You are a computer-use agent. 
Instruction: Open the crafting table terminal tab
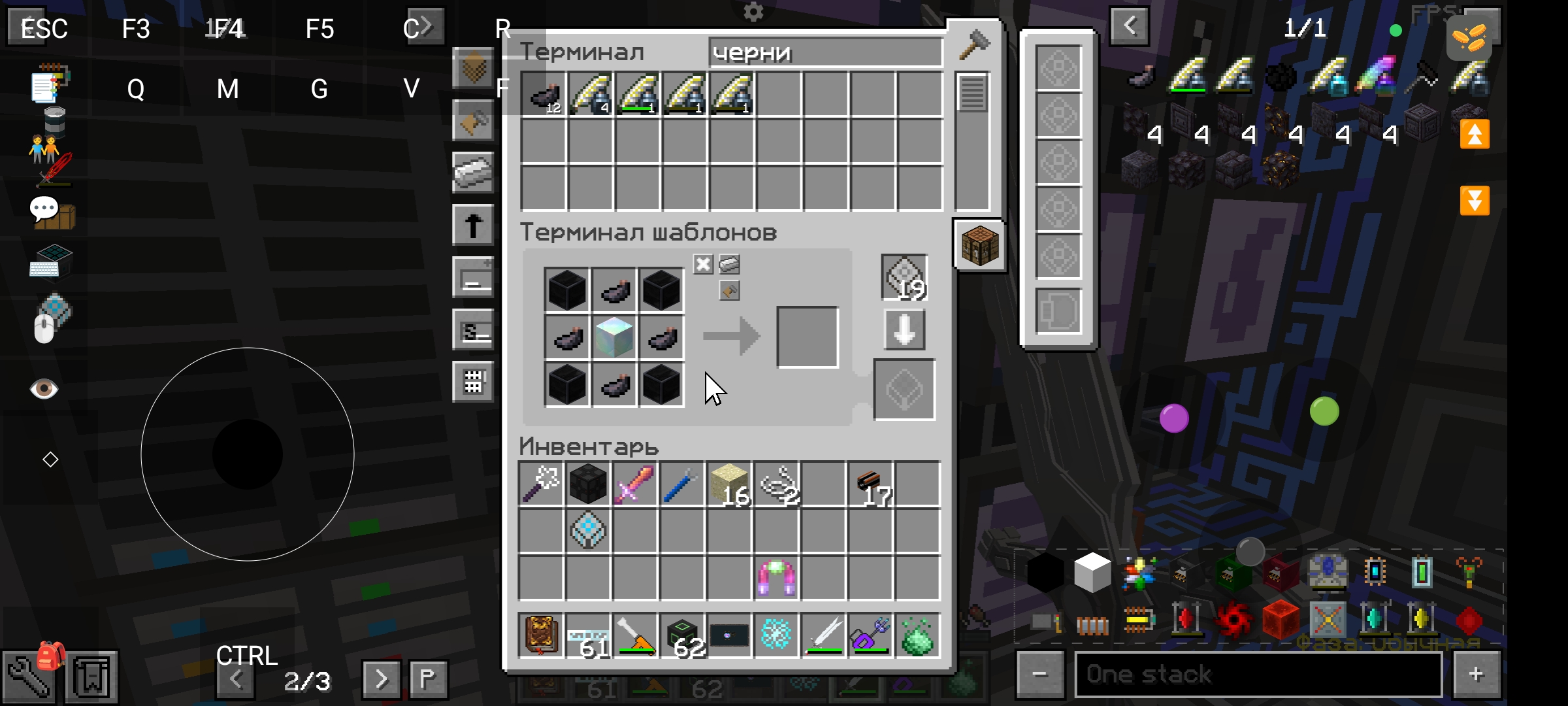[x=979, y=245]
